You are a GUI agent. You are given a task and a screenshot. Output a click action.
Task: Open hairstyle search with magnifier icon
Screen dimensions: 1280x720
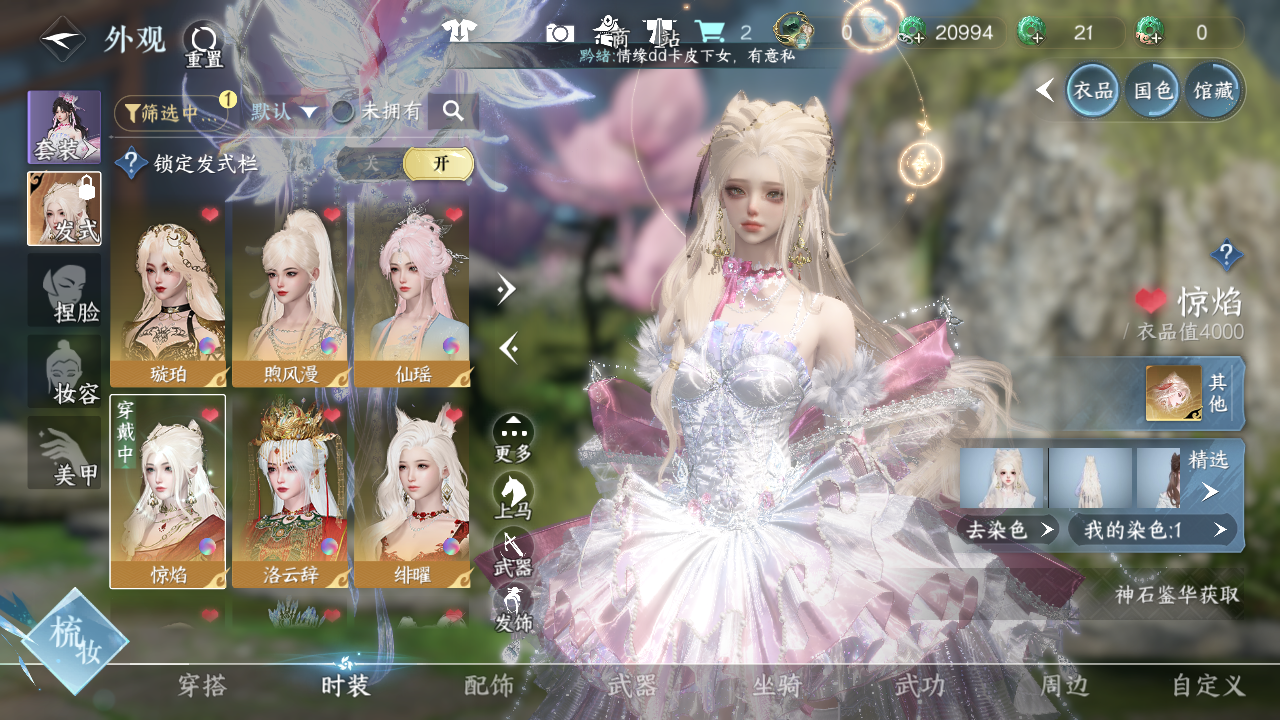coord(453,112)
